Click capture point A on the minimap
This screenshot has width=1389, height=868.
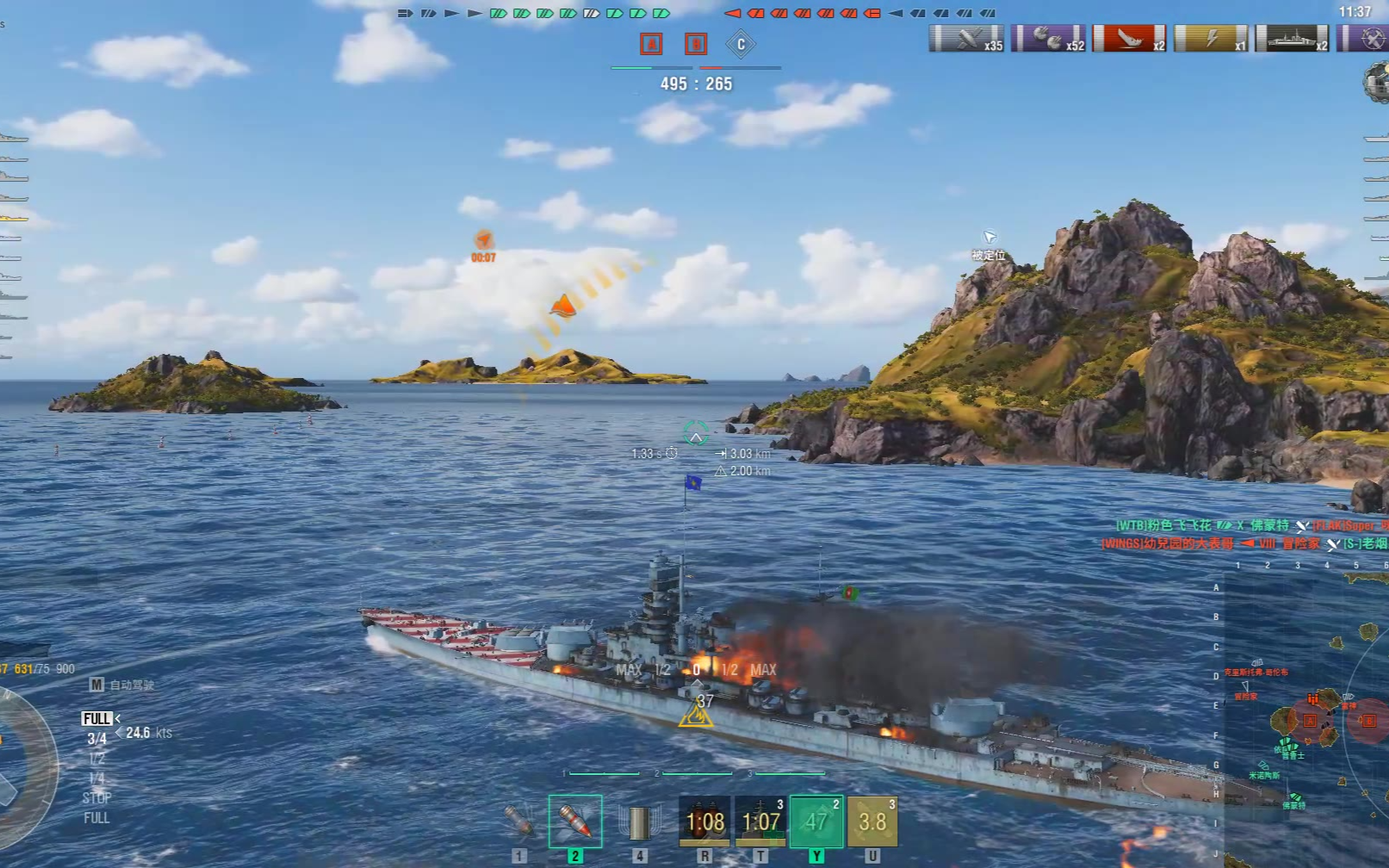pos(1310,720)
